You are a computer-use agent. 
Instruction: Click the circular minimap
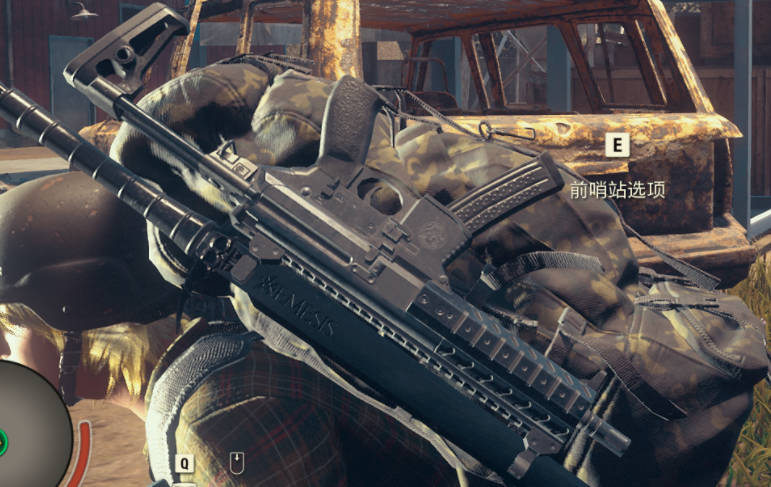28,427
